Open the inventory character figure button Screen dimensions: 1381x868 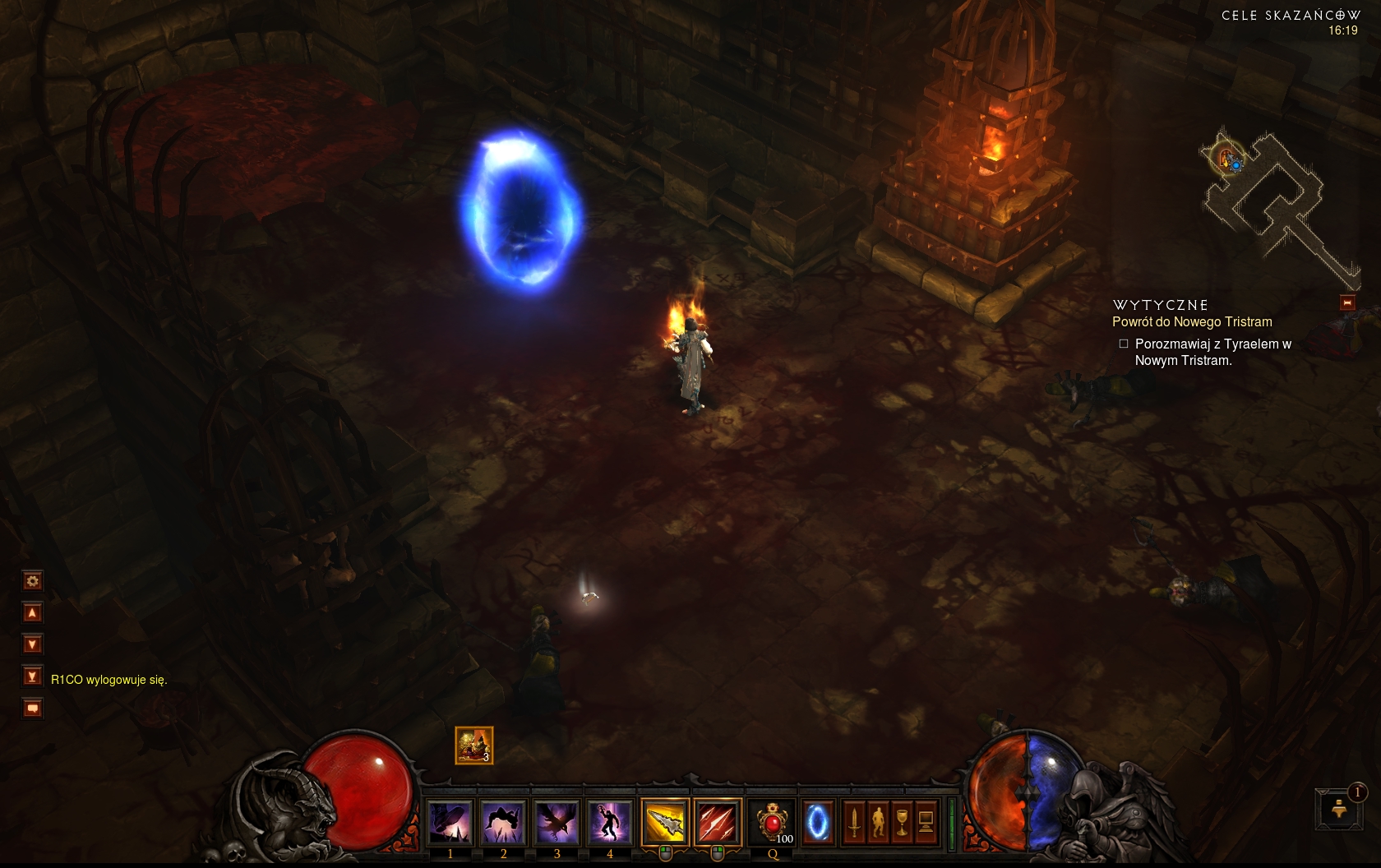tap(878, 822)
